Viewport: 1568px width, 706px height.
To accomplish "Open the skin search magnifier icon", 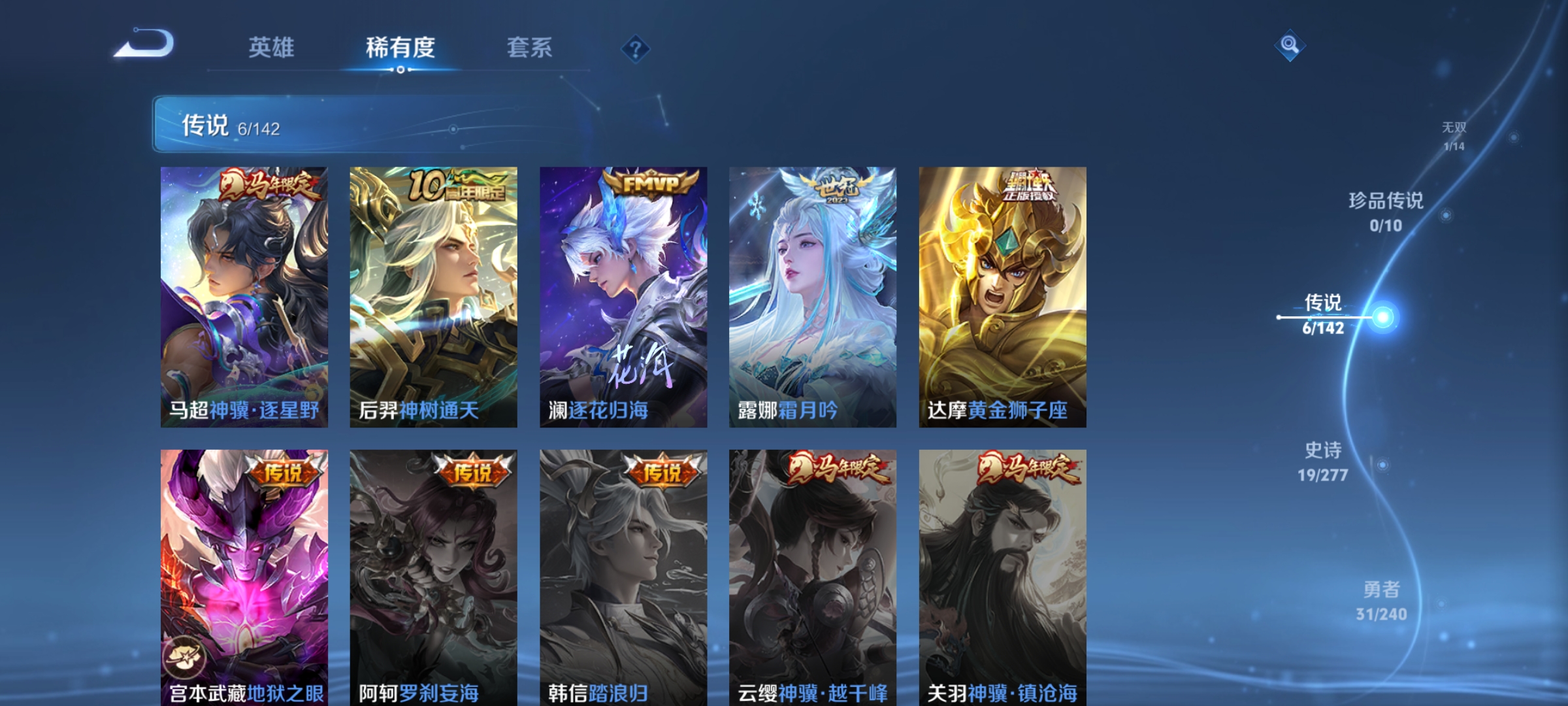I will point(1290,44).
